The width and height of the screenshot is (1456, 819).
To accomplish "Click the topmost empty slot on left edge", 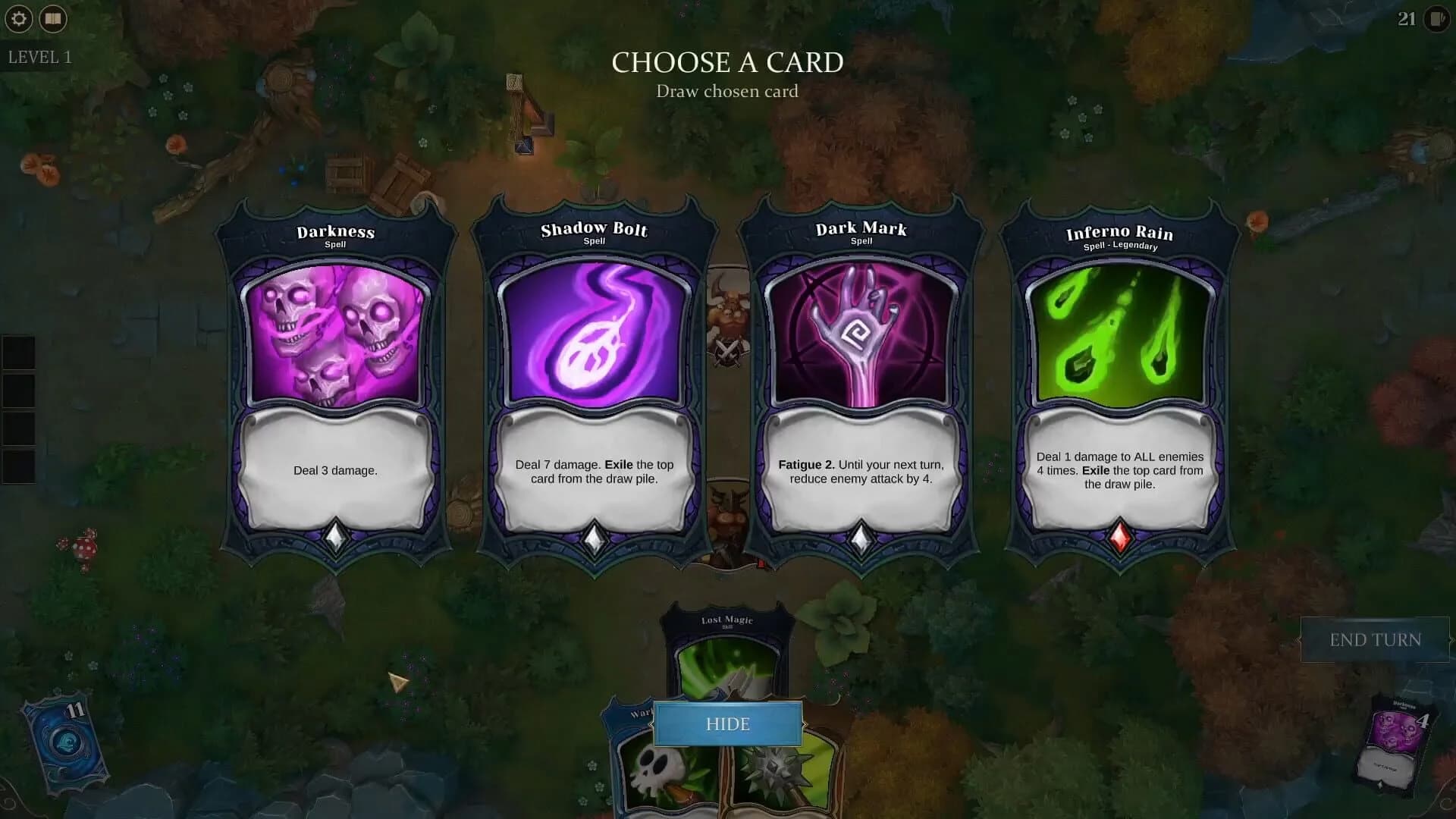I will click(19, 351).
